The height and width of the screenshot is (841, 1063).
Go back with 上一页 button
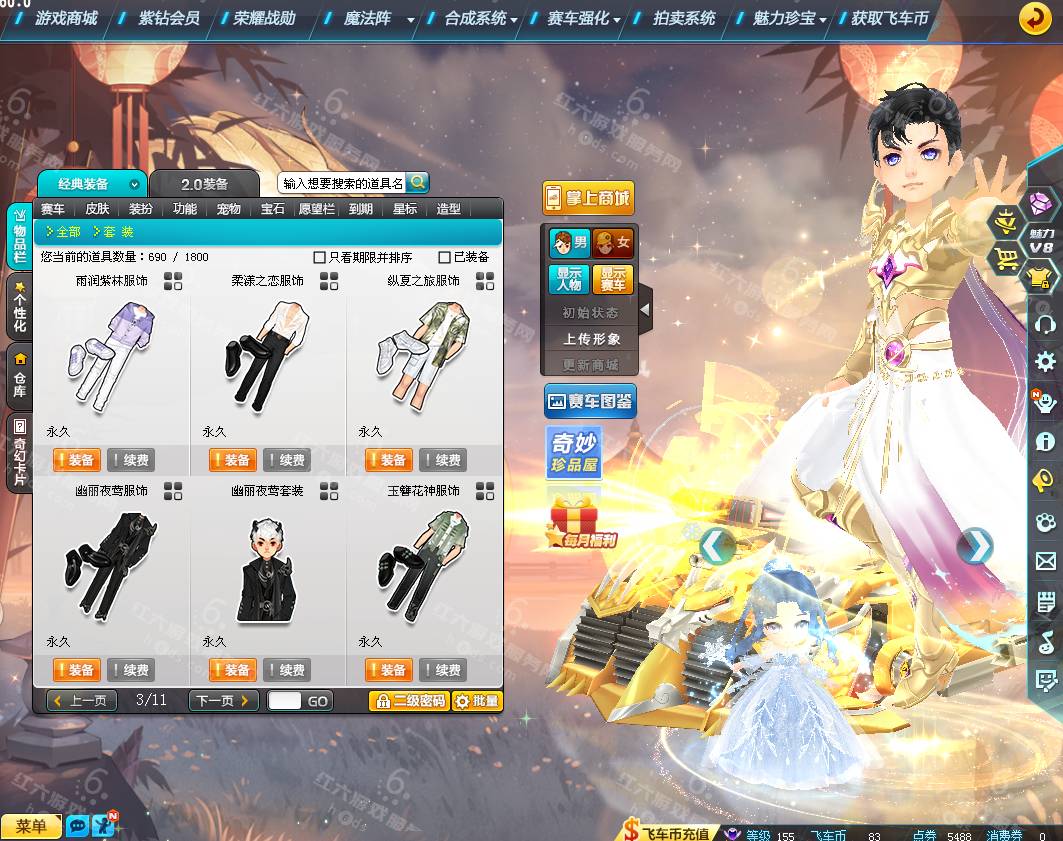[x=82, y=701]
